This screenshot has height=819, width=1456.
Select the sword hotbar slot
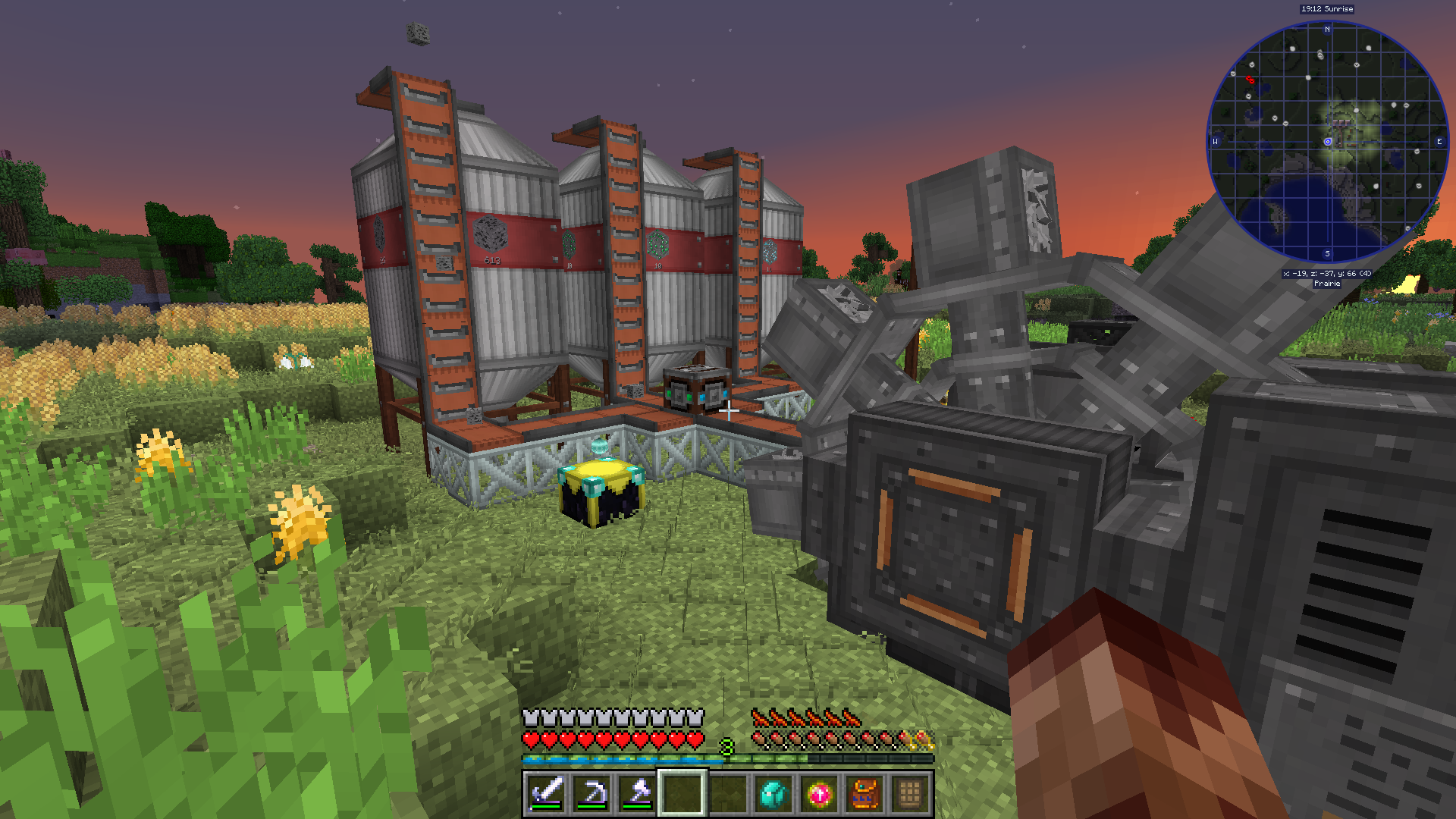(546, 793)
